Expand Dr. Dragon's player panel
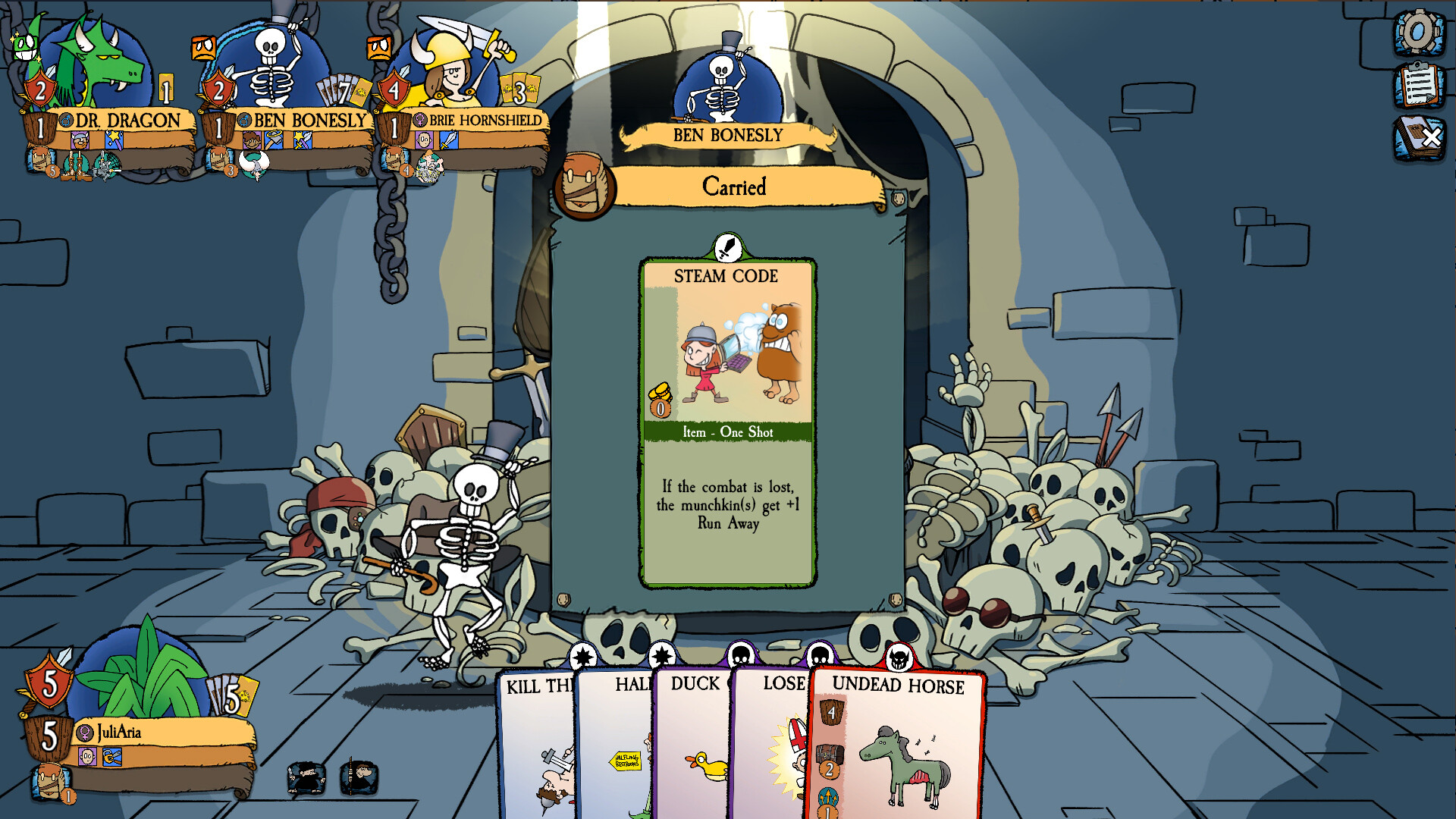1456x819 pixels. click(121, 119)
